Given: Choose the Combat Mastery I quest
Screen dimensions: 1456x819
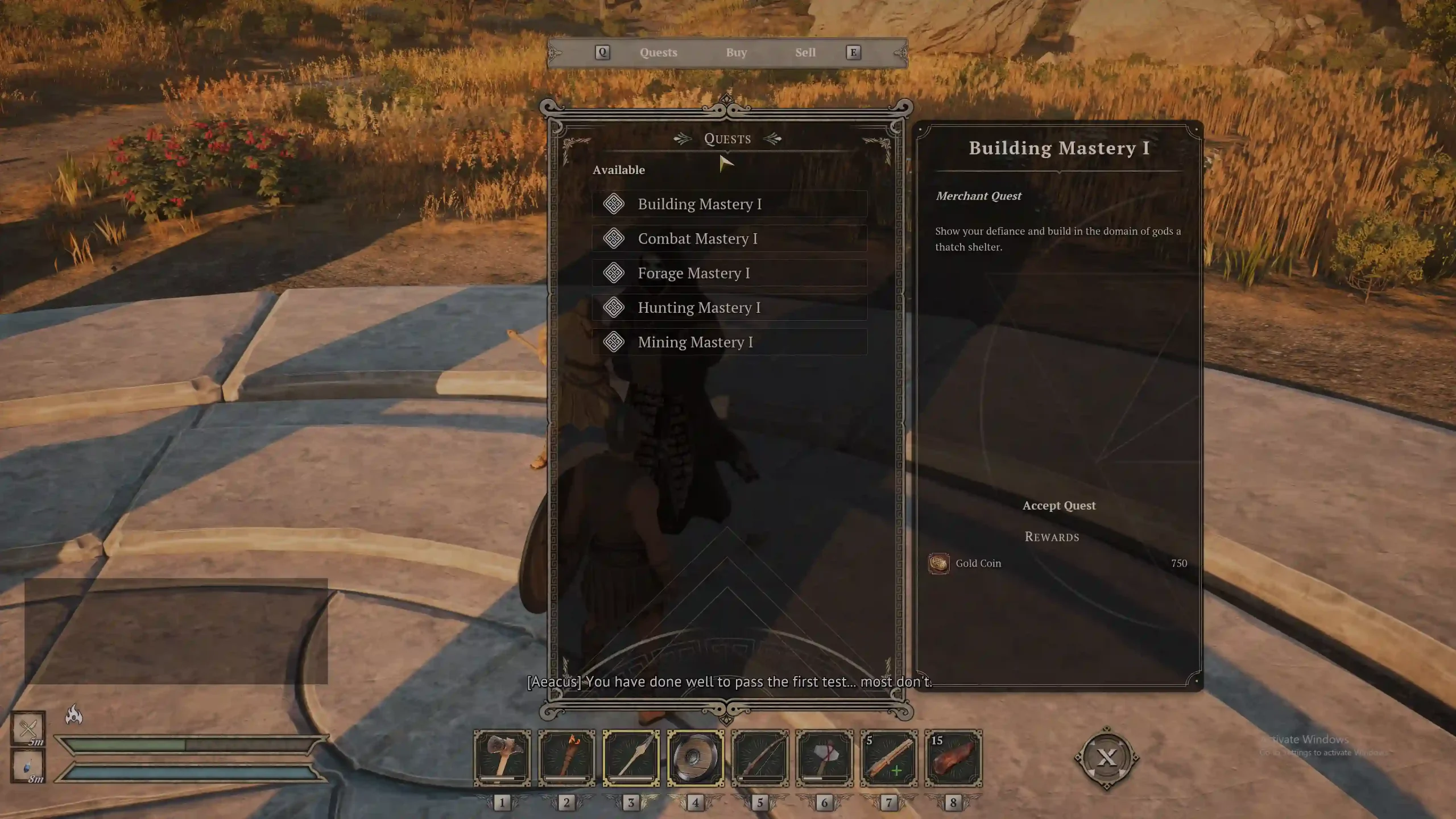Looking at the screenshot, I should tap(729, 239).
